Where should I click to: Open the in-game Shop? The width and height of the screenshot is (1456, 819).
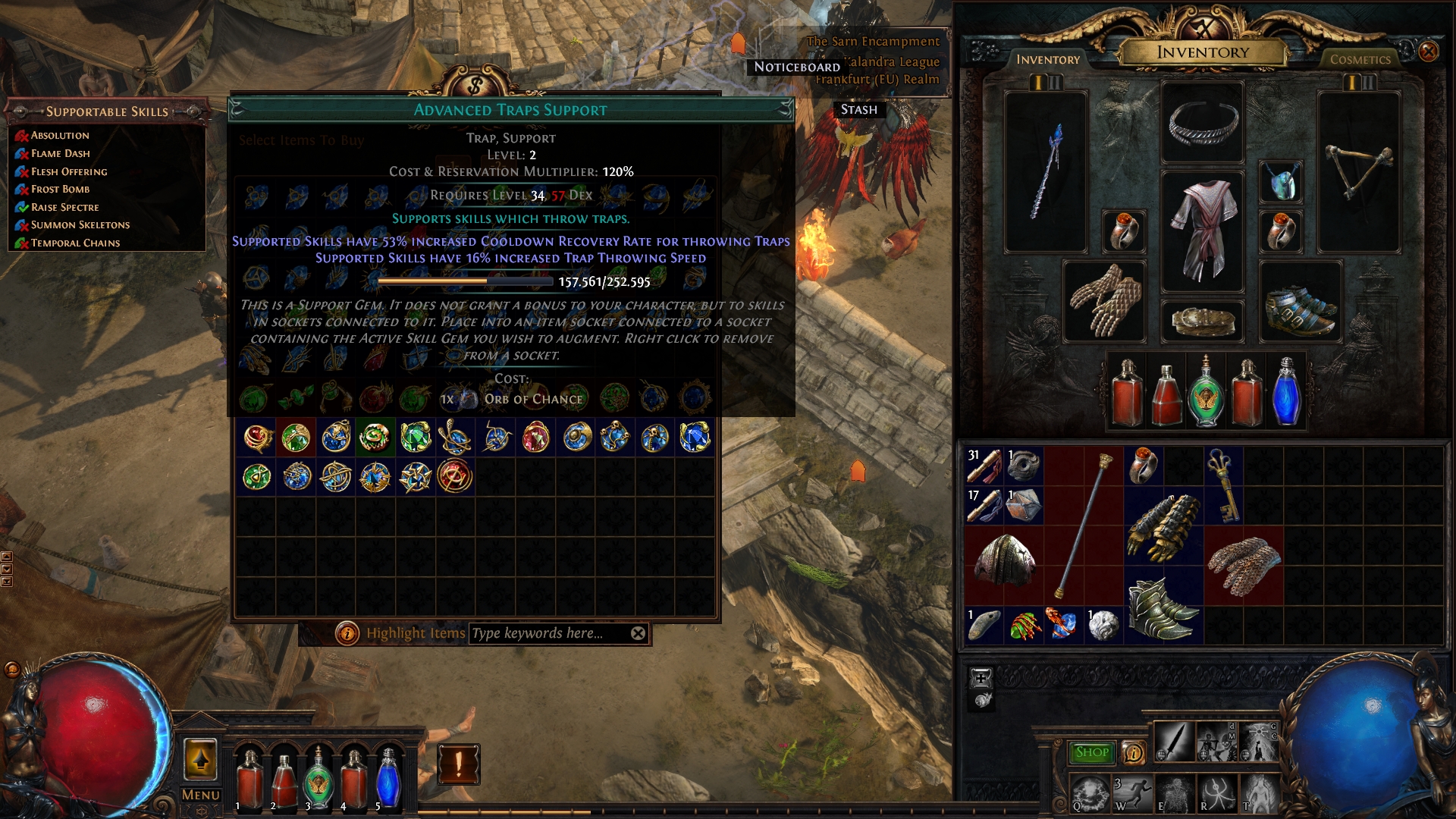(1091, 752)
